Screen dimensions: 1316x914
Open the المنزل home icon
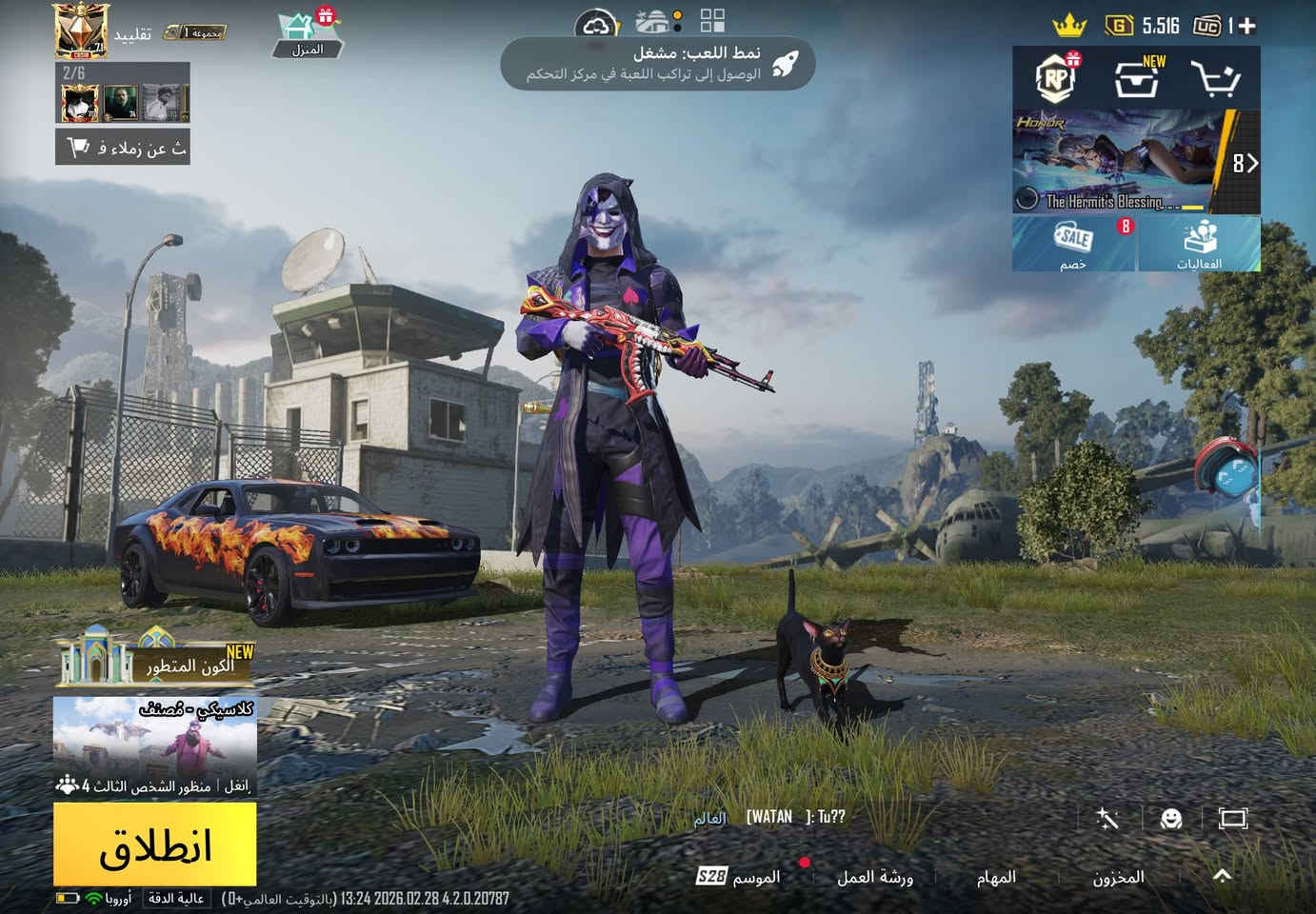coord(306,35)
